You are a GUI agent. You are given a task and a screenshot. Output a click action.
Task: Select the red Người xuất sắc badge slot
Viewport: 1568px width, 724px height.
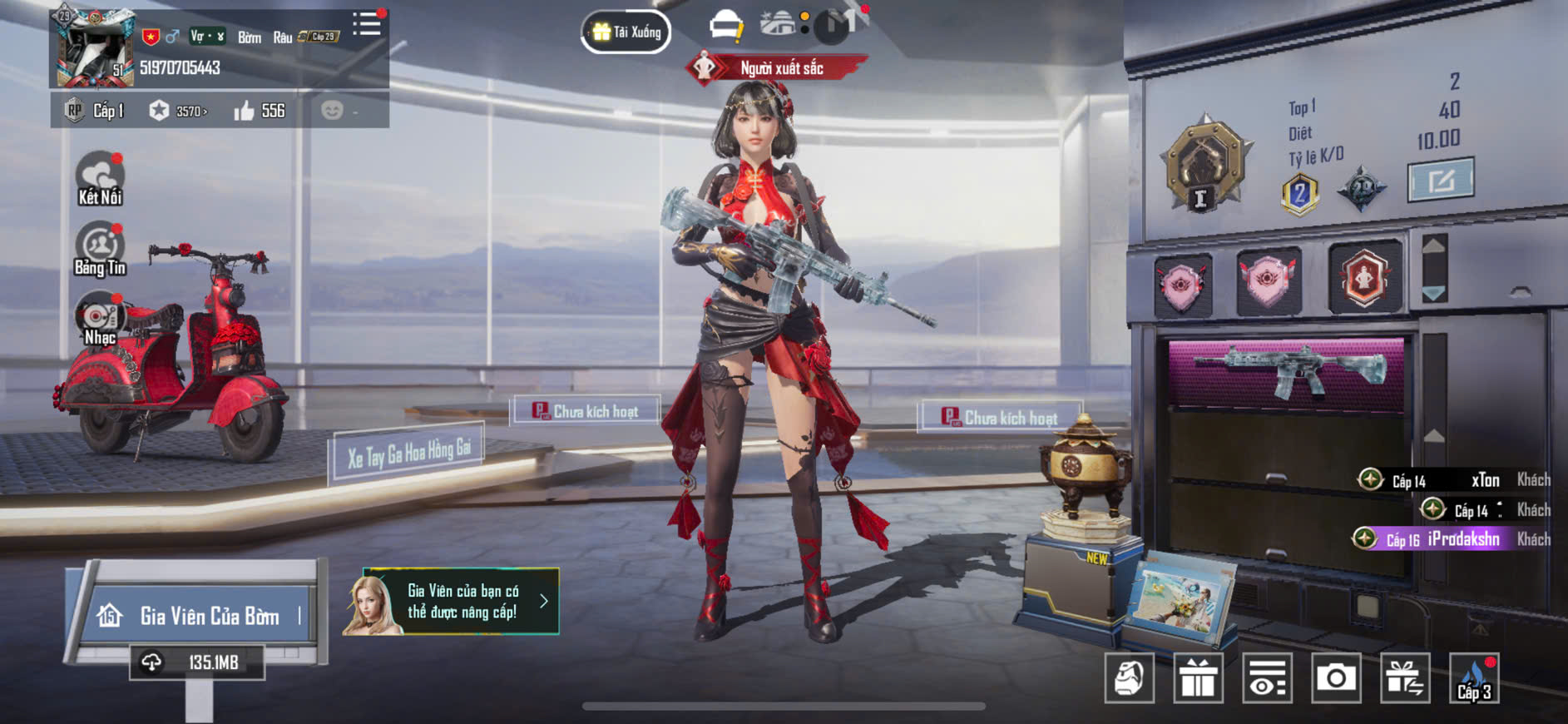(1364, 279)
